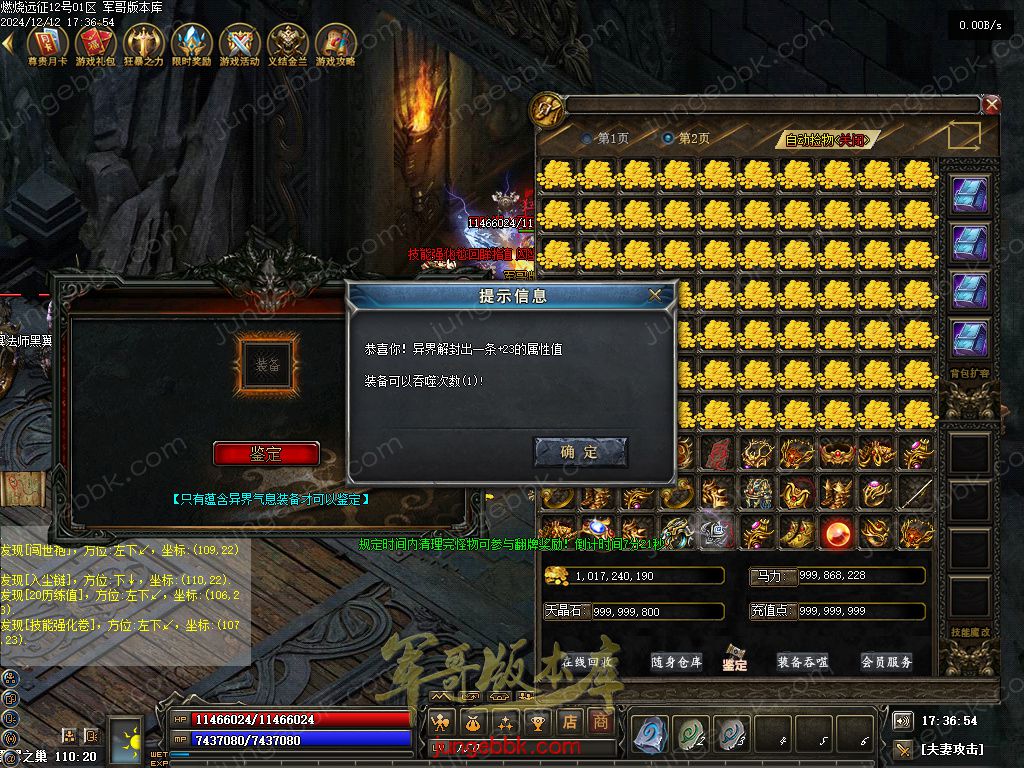Open 装备吞噬 equipment devour
The width and height of the screenshot is (1024, 768).
tap(802, 662)
